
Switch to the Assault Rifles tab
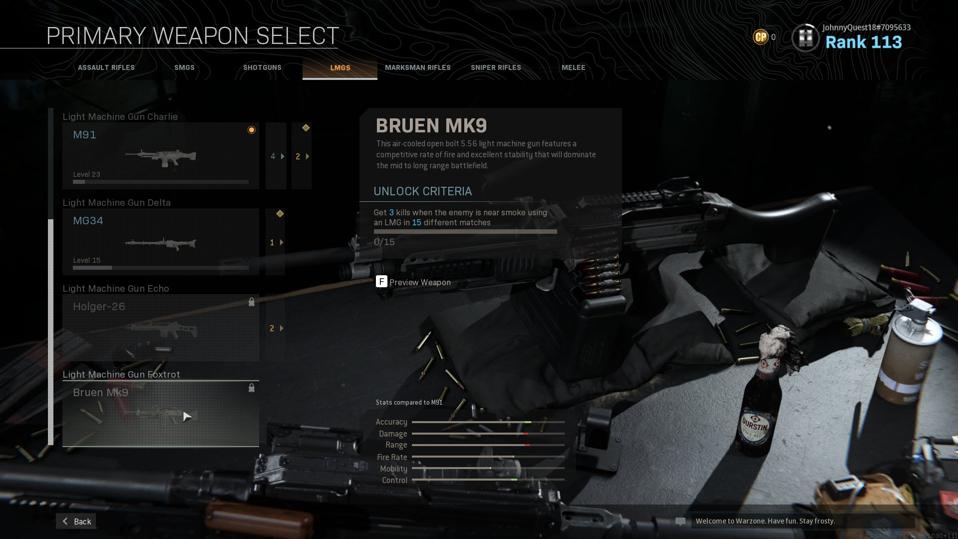tap(106, 68)
